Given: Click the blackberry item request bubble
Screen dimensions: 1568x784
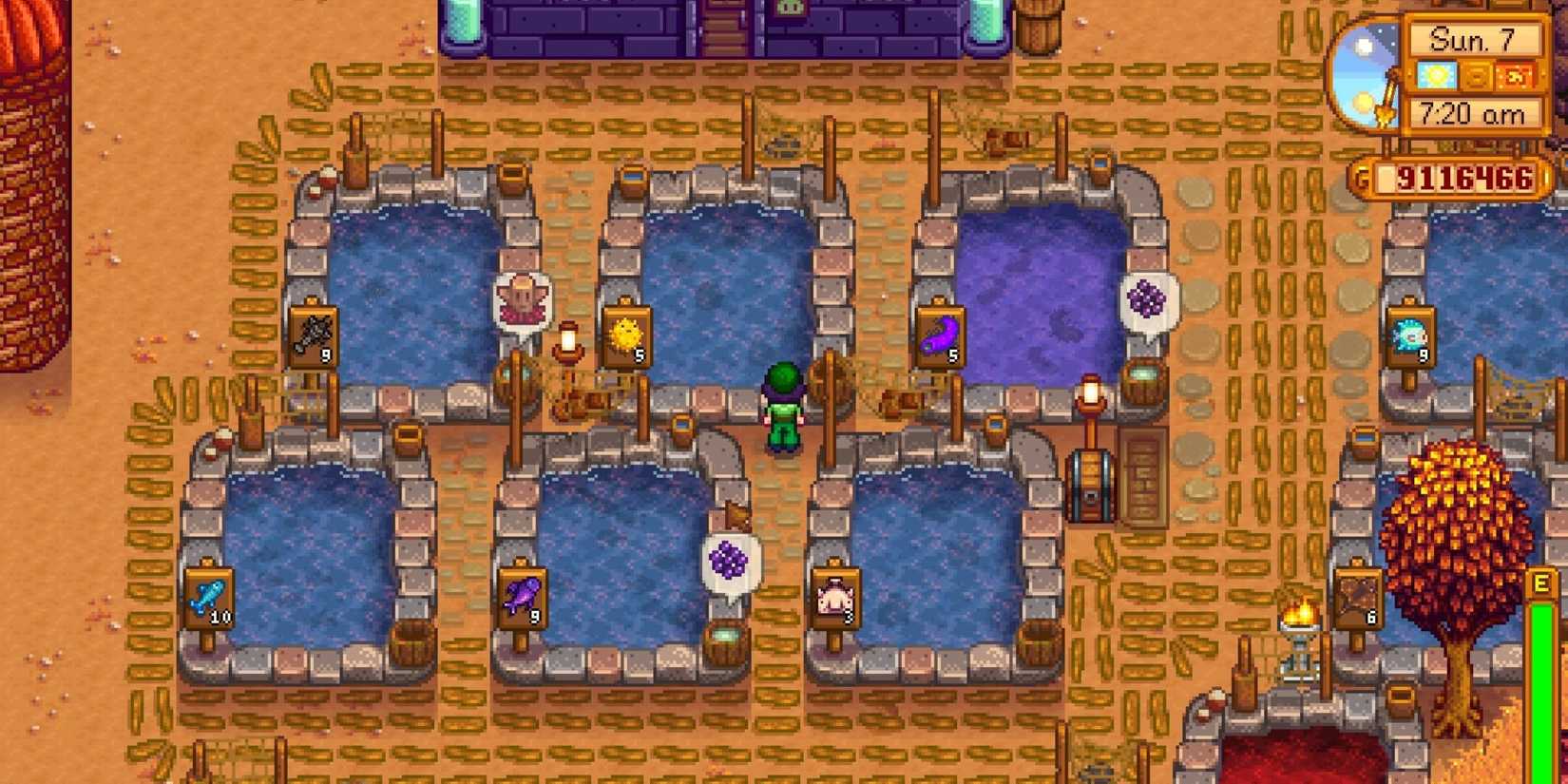Looking at the screenshot, I should pyautogui.click(x=1150, y=299).
